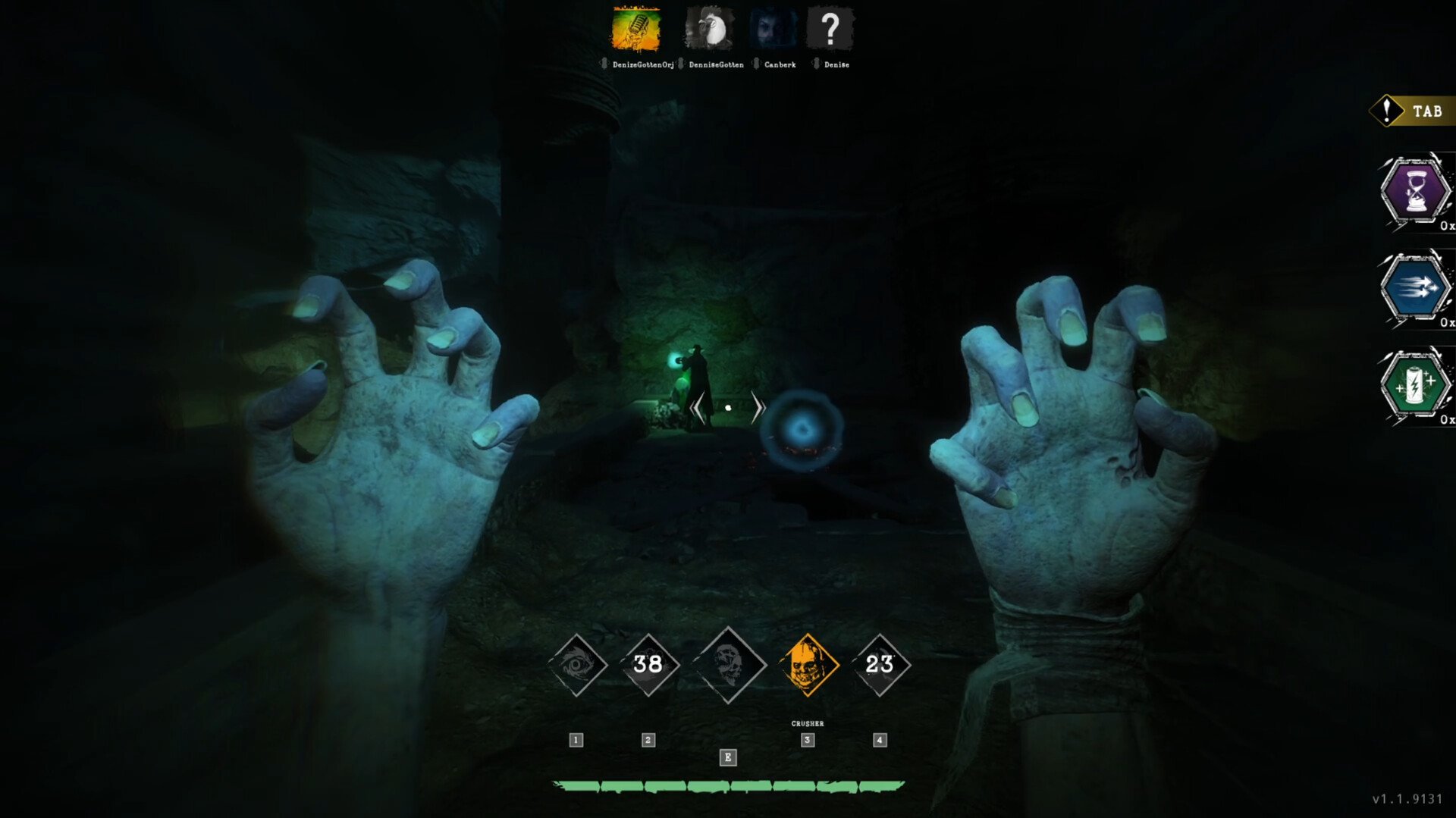Select DenniseGotten's sheep avatar

(x=709, y=30)
